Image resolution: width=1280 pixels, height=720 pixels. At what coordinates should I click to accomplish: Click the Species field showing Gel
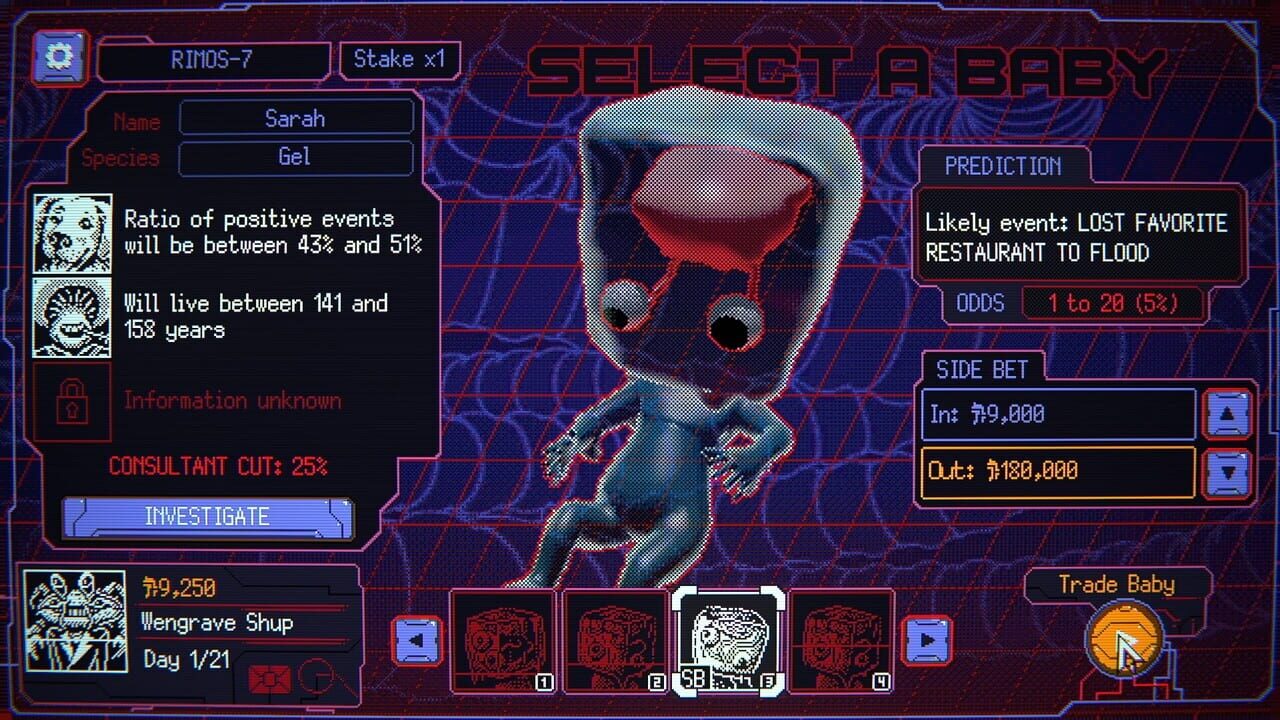click(295, 158)
